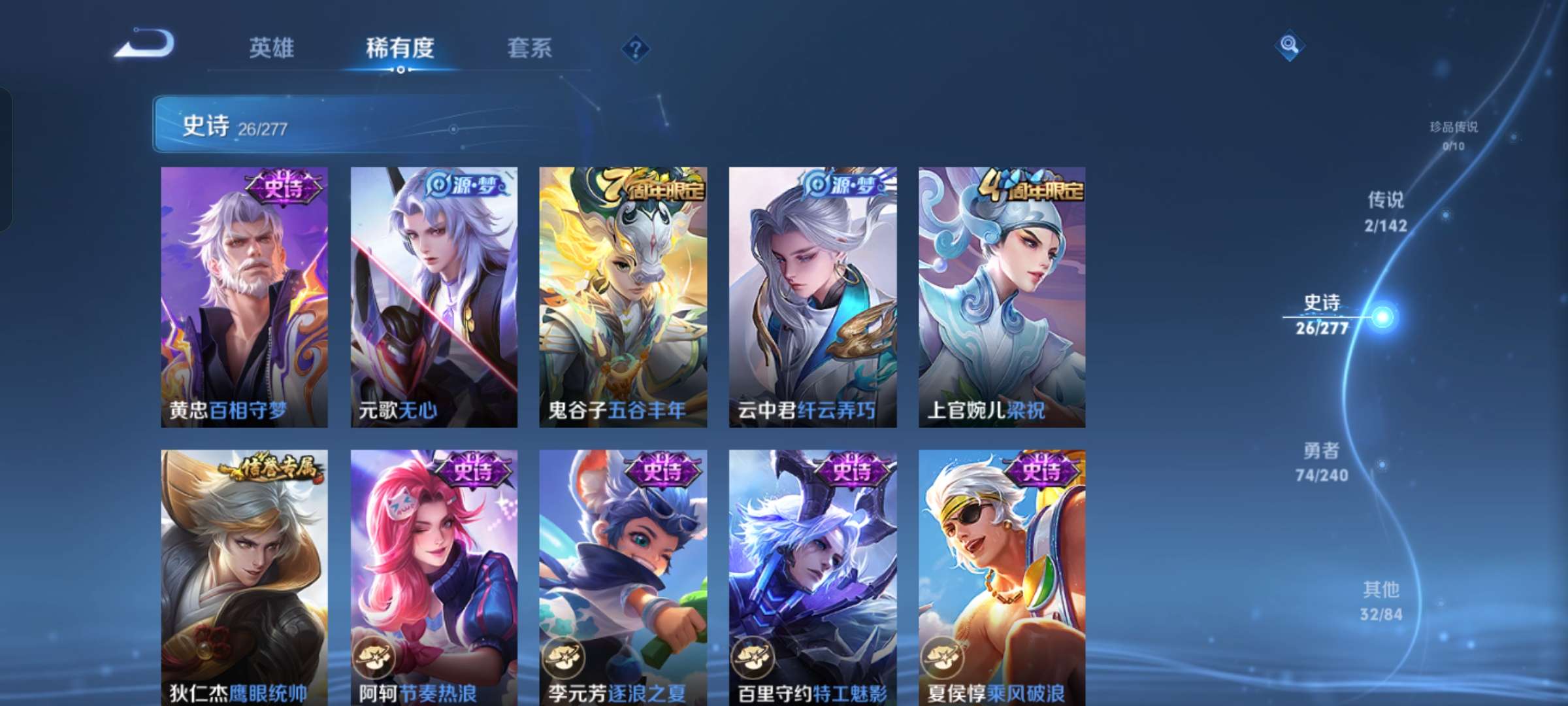
Task: Select the 百里守约特工魅影 skin card
Action: point(811,575)
